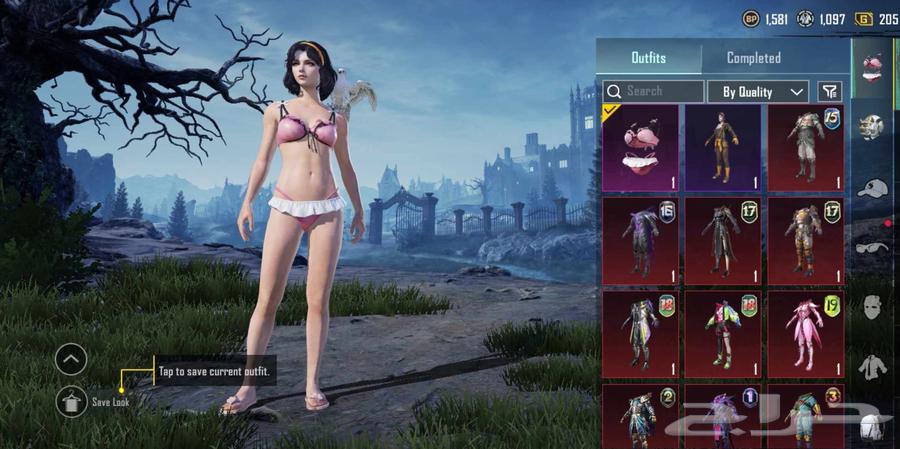Choose the yellow and black jumpsuit outfit
This screenshot has width=900, height=449.
pyautogui.click(x=722, y=148)
